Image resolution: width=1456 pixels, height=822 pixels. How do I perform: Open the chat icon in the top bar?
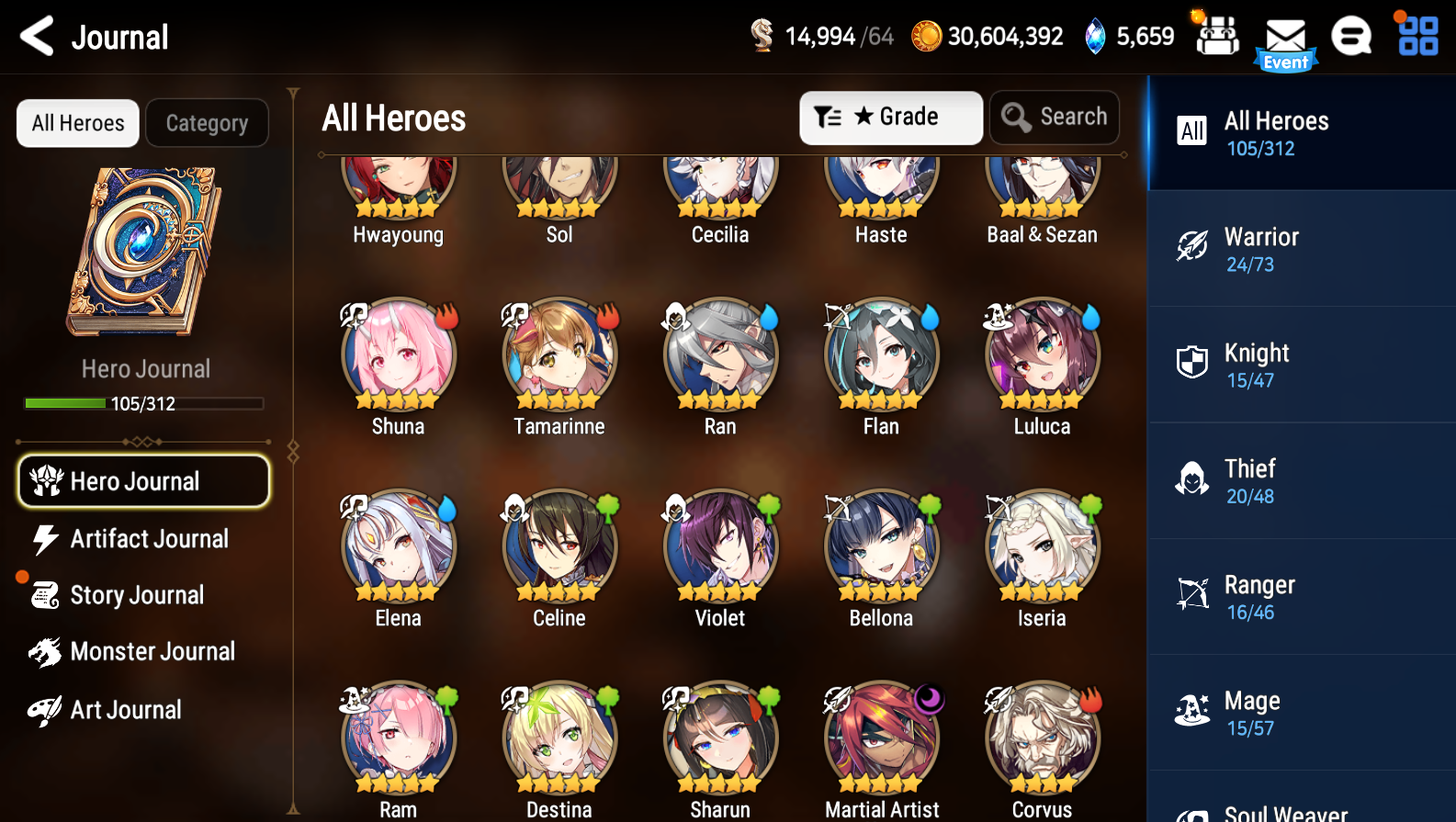click(1351, 36)
